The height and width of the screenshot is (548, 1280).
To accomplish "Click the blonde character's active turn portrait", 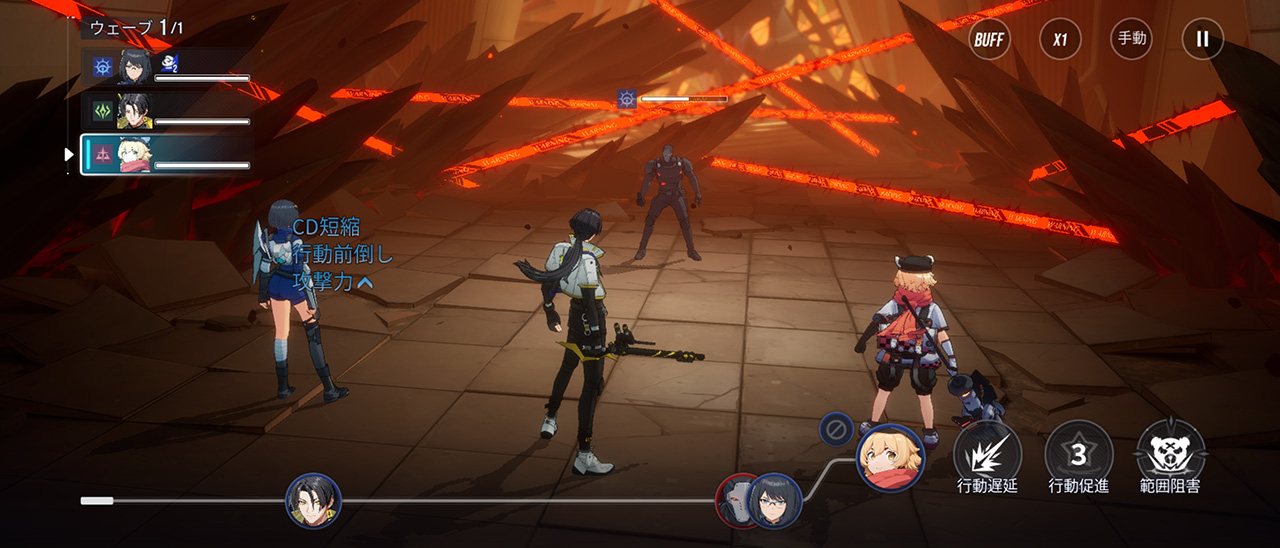I will coord(890,458).
